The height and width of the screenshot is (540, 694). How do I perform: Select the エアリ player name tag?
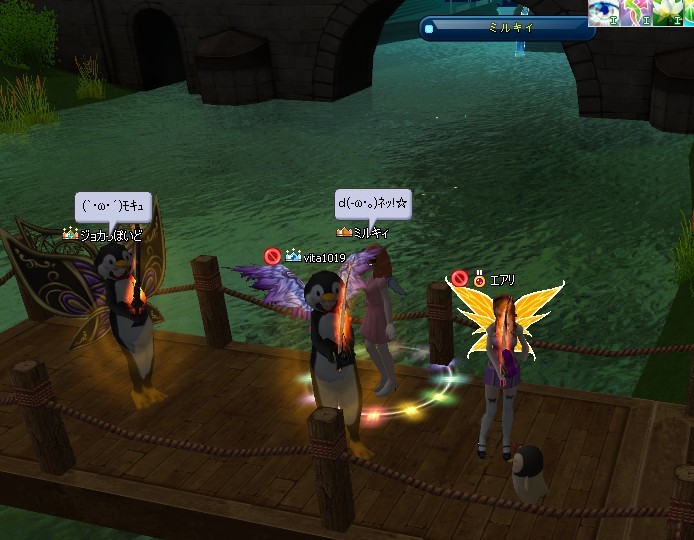502,280
